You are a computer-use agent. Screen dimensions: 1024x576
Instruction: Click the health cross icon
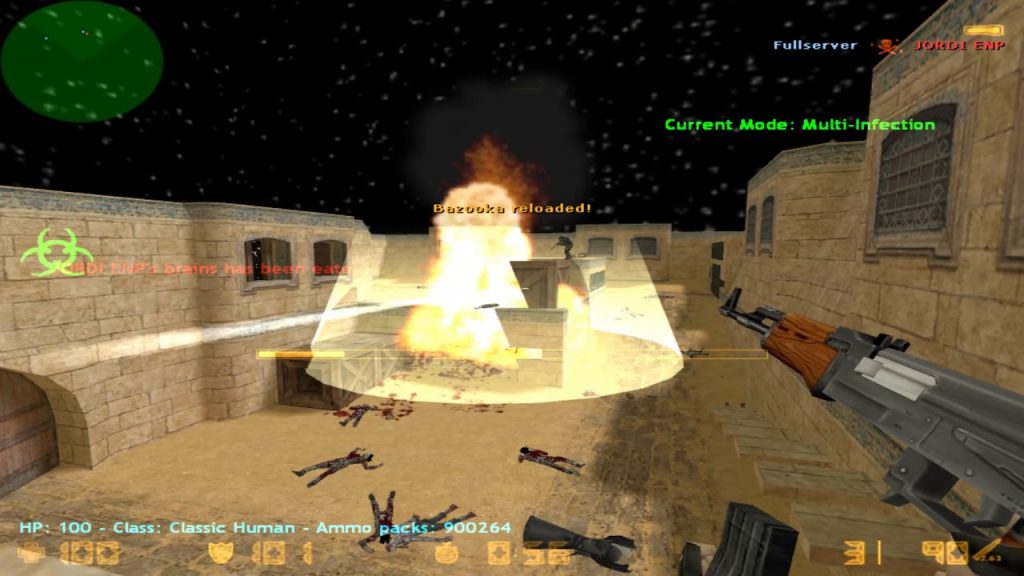32,553
